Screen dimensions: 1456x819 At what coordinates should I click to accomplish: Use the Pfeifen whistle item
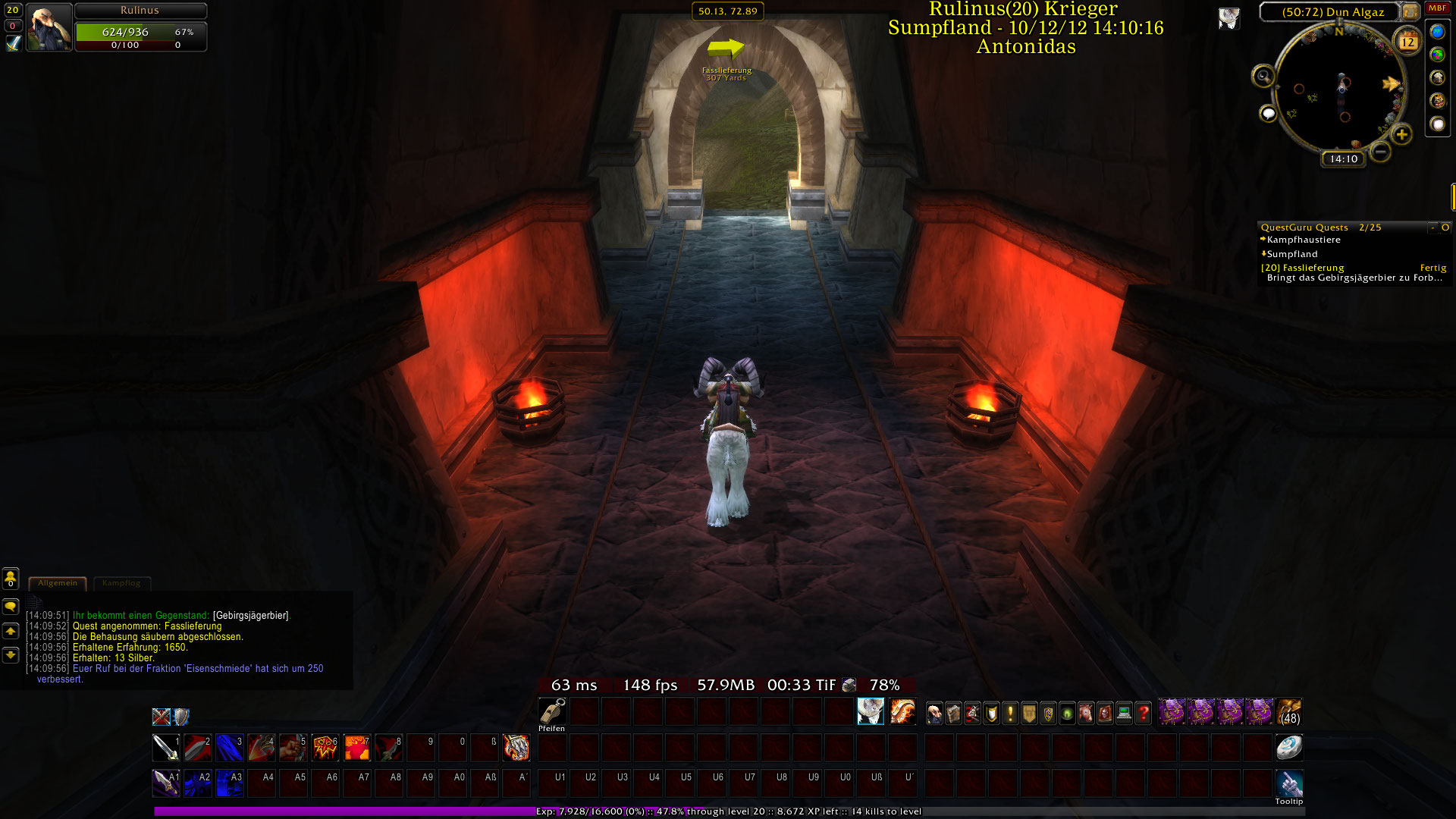tap(552, 712)
